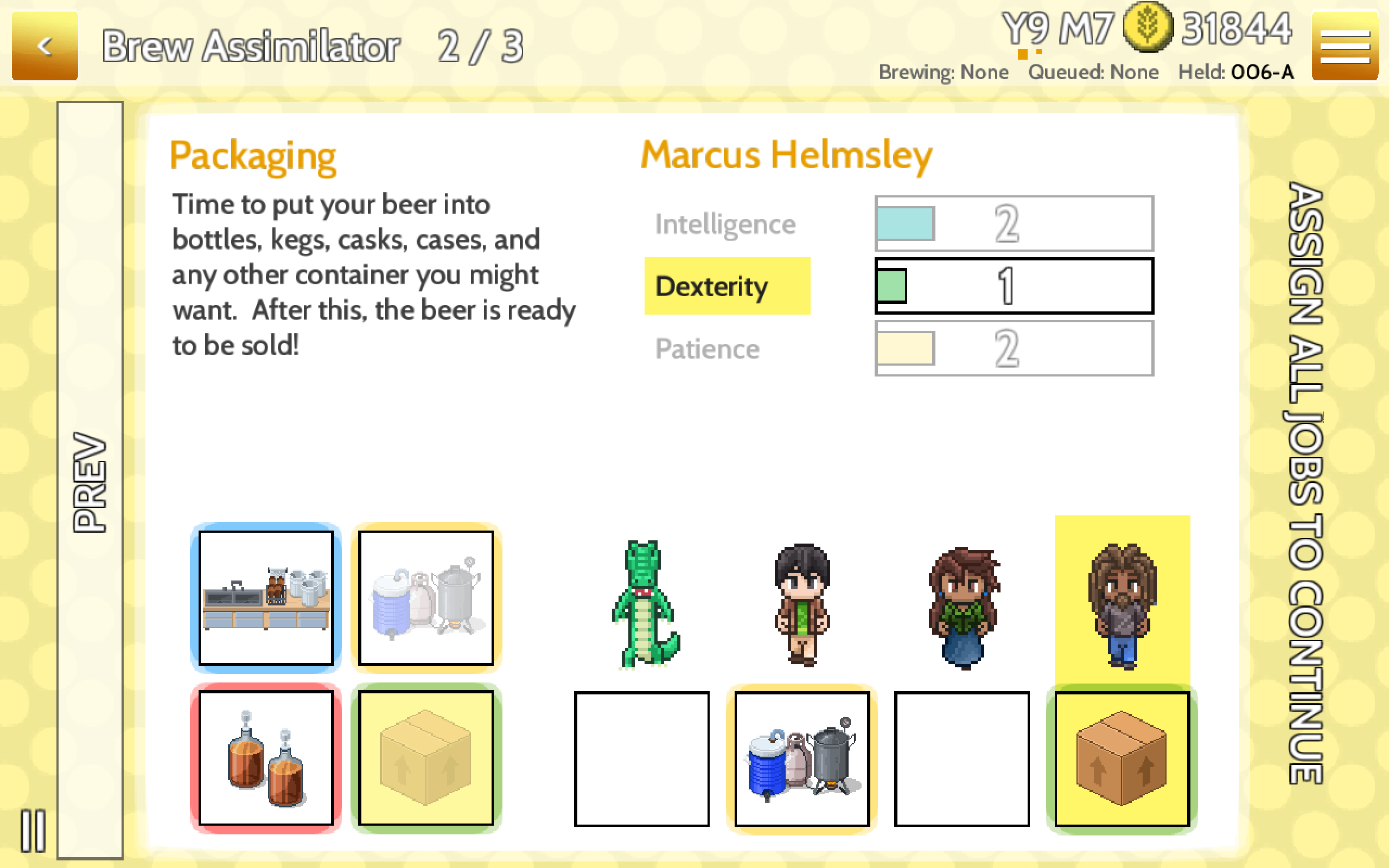
Task: Click the Dexterity stat bar
Action: tap(1014, 286)
